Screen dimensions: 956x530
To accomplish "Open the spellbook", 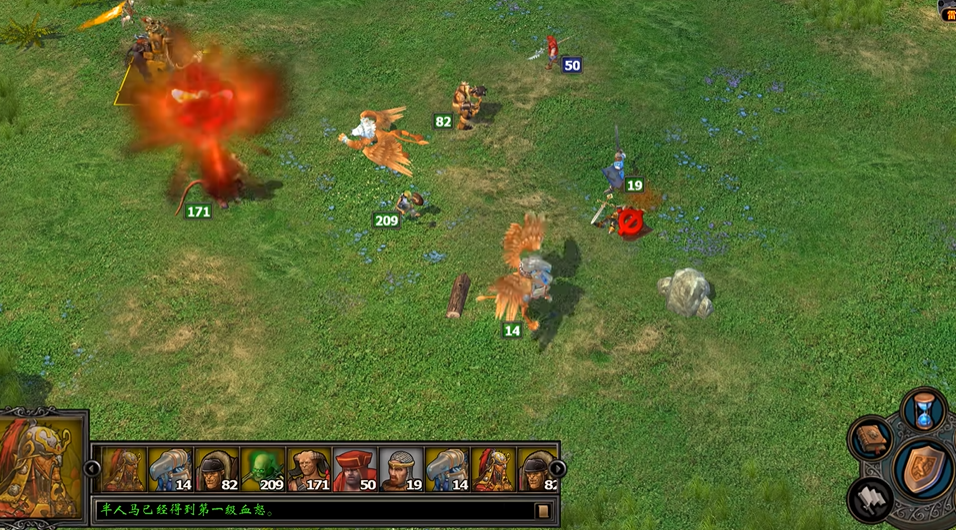I will [871, 440].
